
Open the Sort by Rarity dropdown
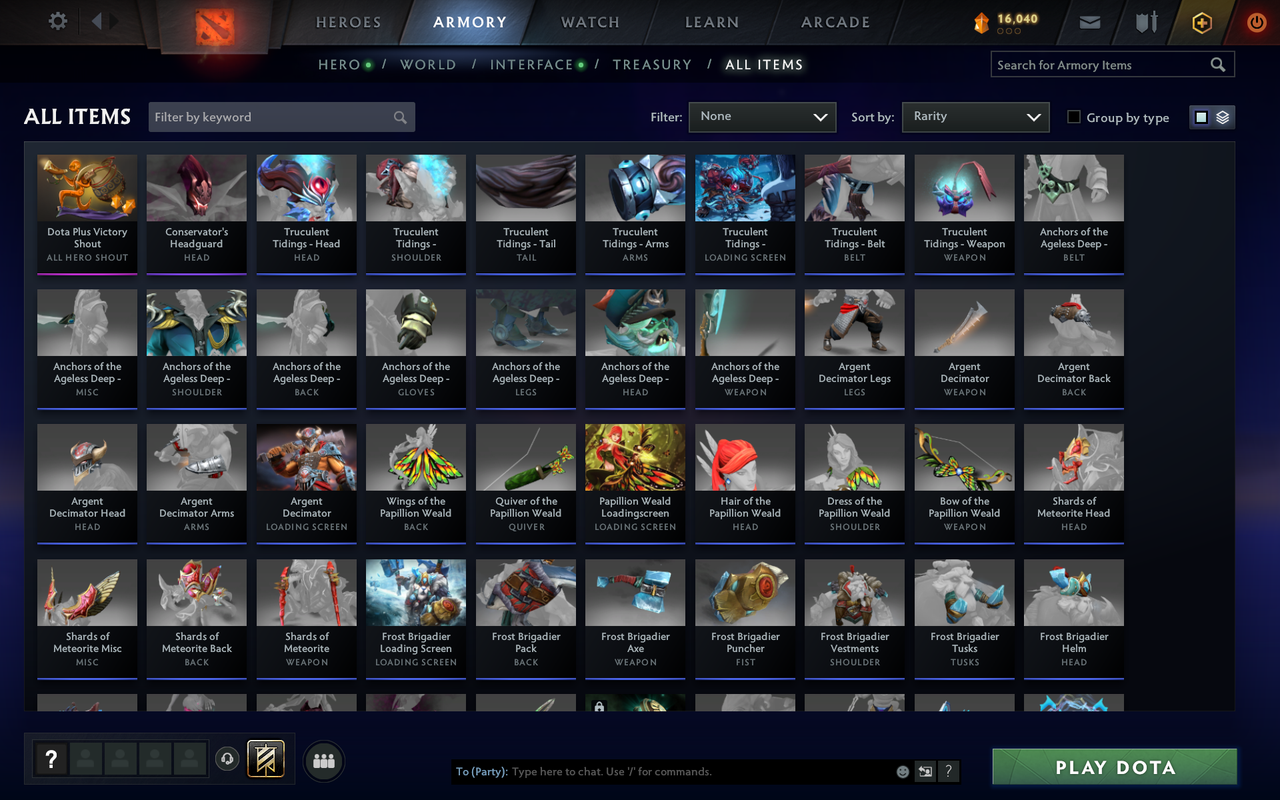(x=975, y=117)
